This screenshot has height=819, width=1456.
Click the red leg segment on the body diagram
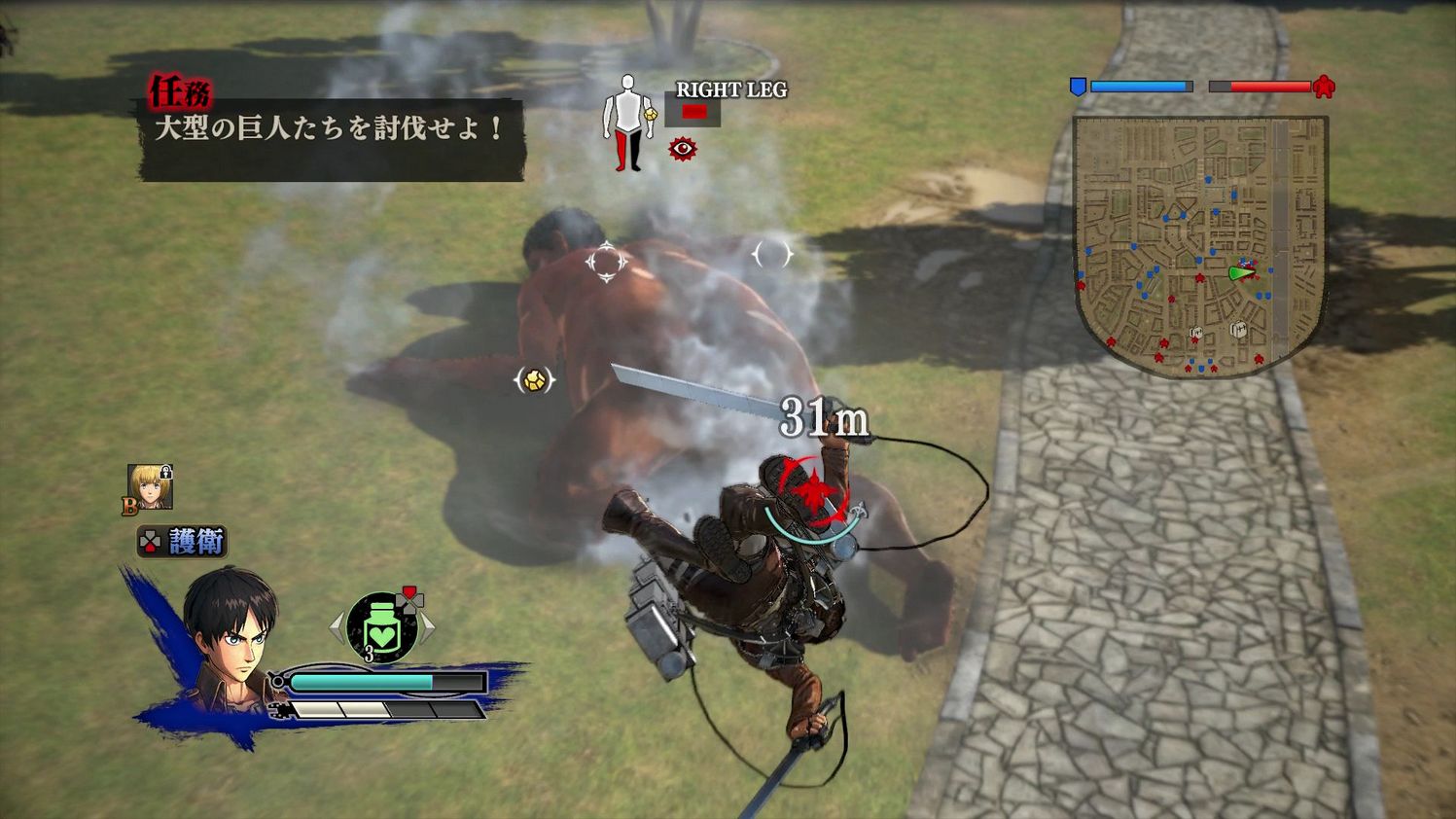tap(620, 147)
